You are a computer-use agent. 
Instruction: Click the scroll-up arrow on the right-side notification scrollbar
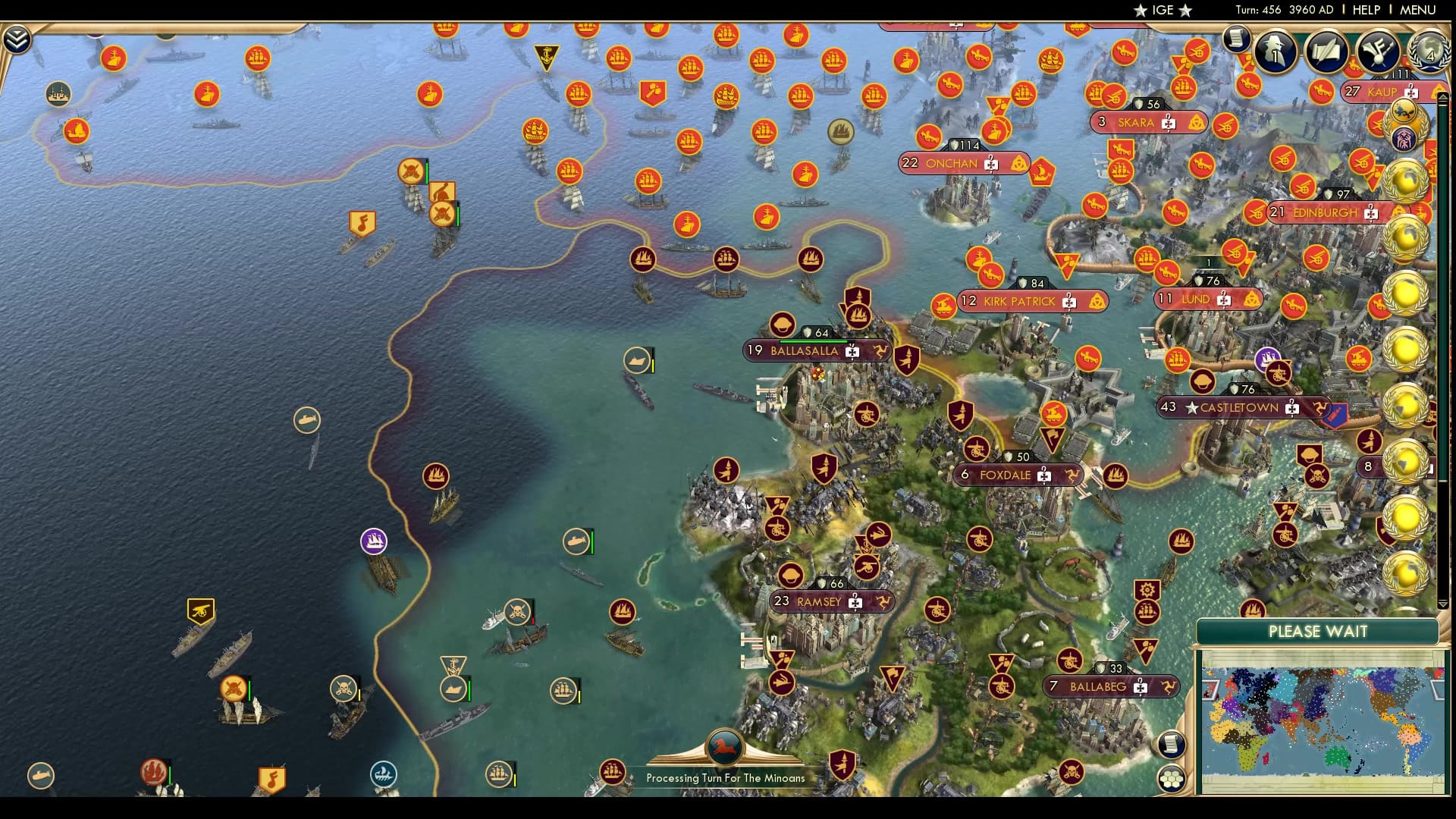(1442, 96)
